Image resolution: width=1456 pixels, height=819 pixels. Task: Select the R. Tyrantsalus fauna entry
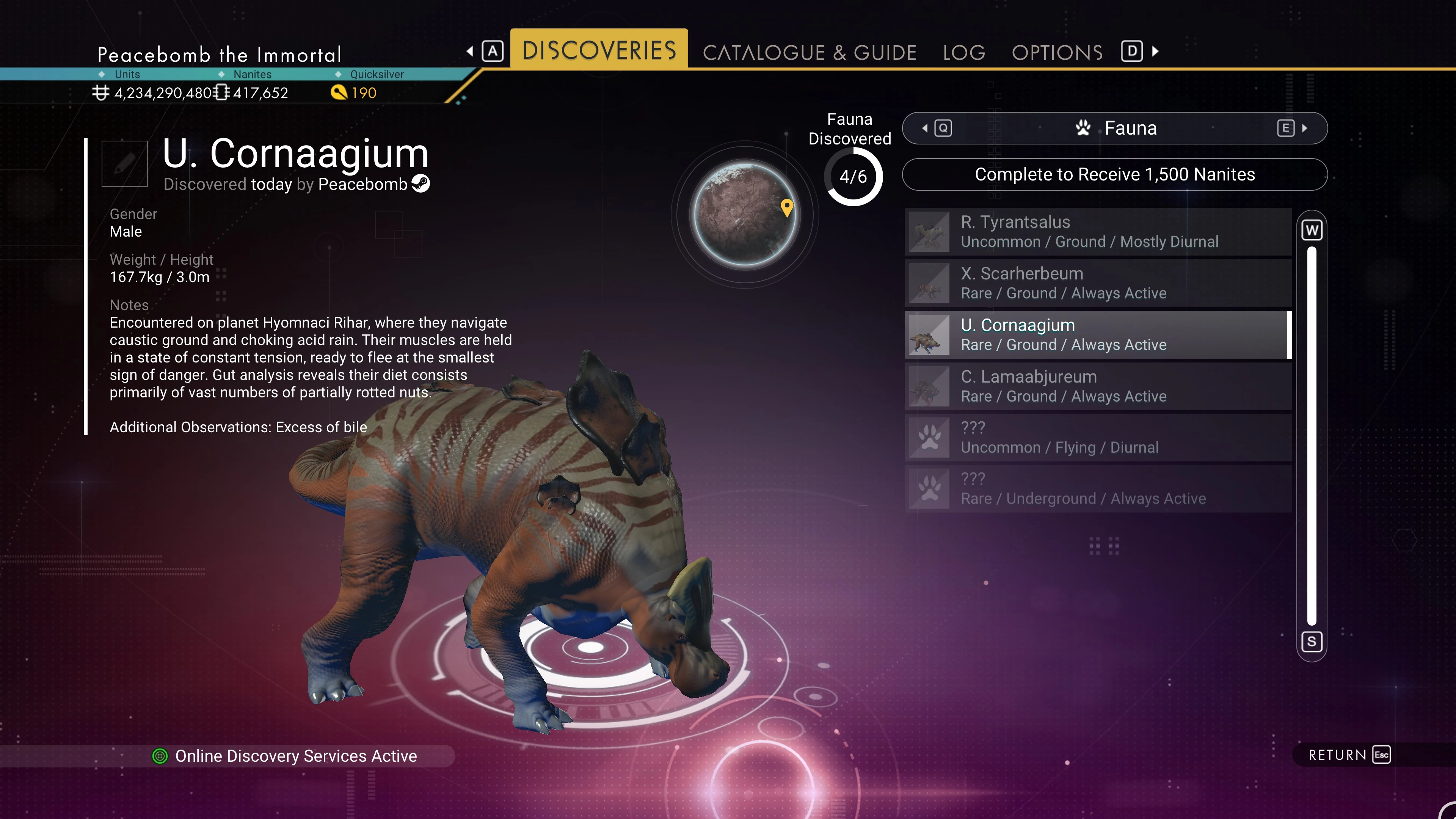(x=1098, y=232)
